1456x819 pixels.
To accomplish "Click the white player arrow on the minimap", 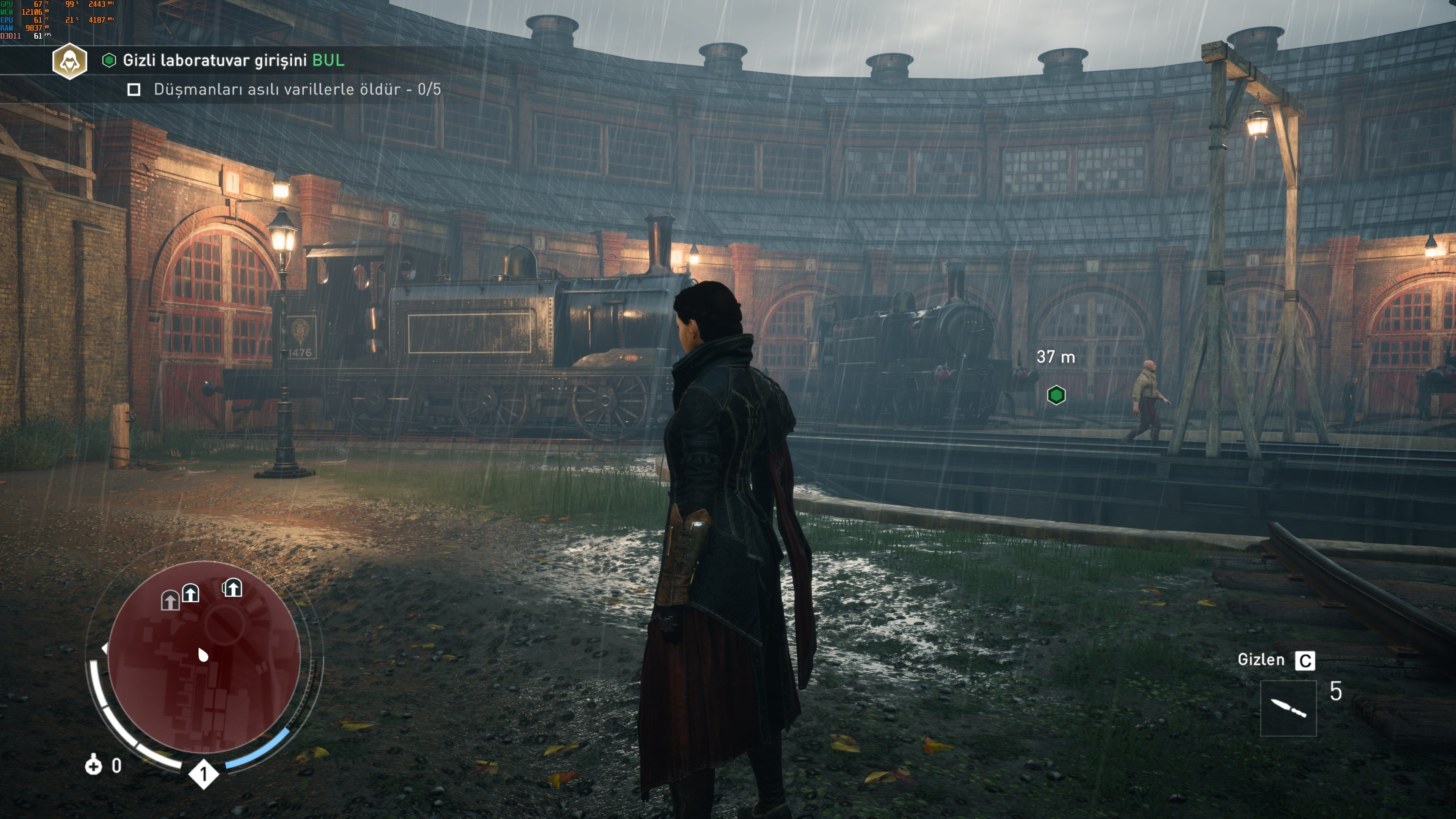I will point(203,654).
